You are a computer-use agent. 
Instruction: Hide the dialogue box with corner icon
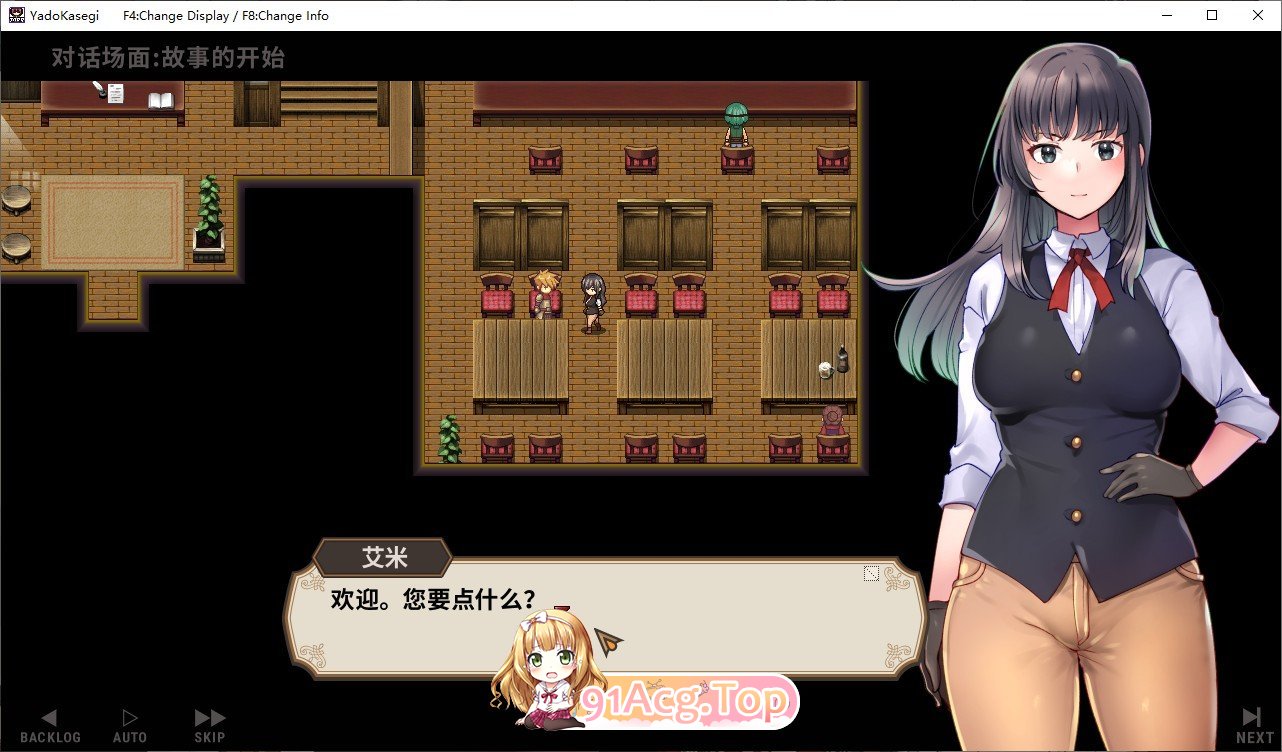tap(871, 573)
